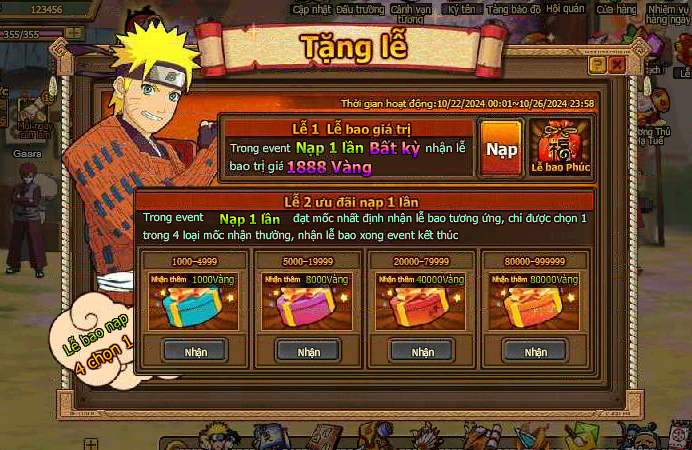The width and height of the screenshot is (692, 450).
Task: Claim the 20000–79999 tier with Nhận
Action: point(422,351)
